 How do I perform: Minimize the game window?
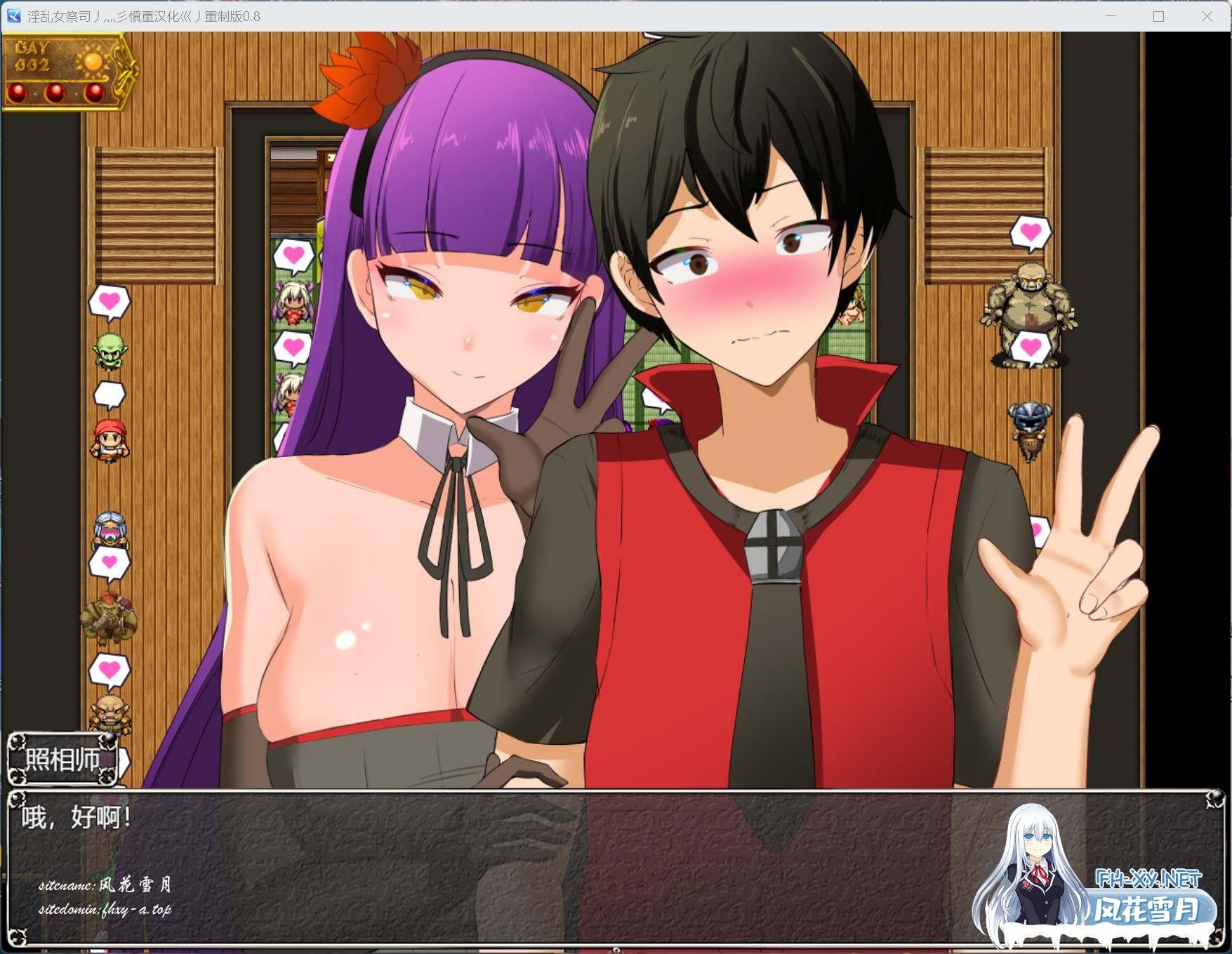tap(1111, 16)
